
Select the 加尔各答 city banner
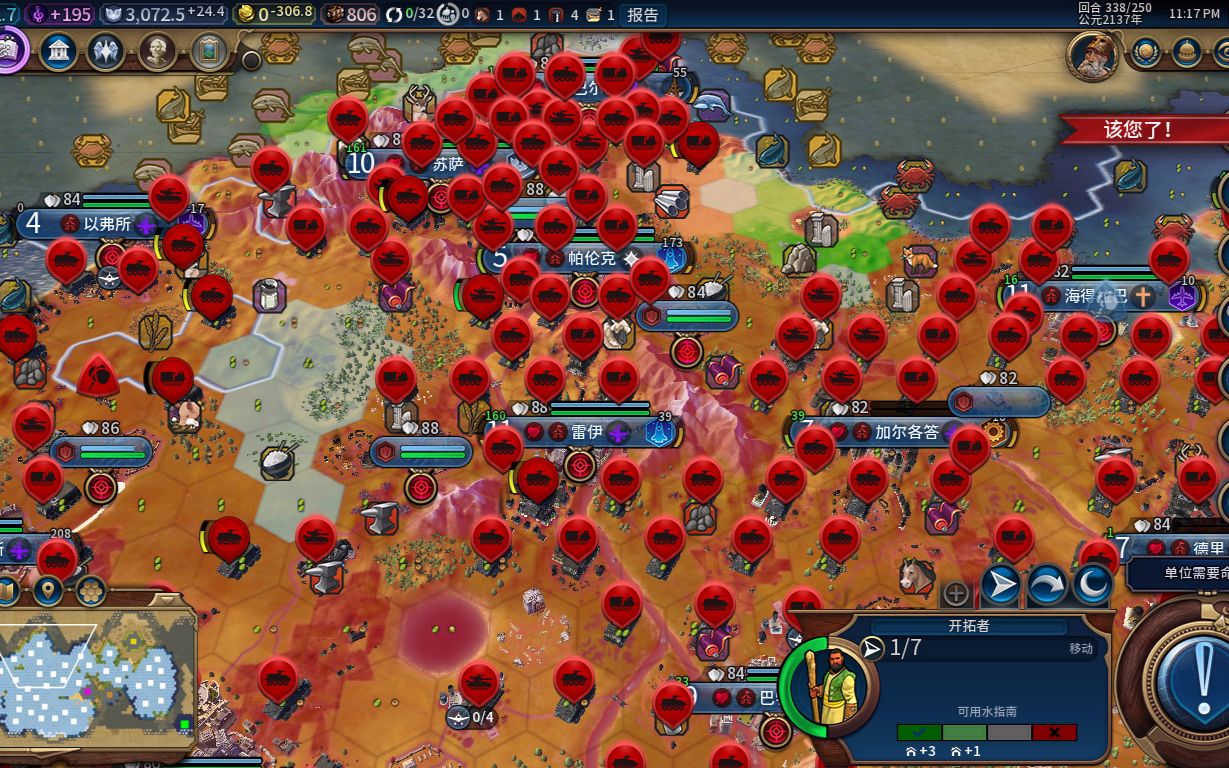pyautogui.click(x=906, y=433)
